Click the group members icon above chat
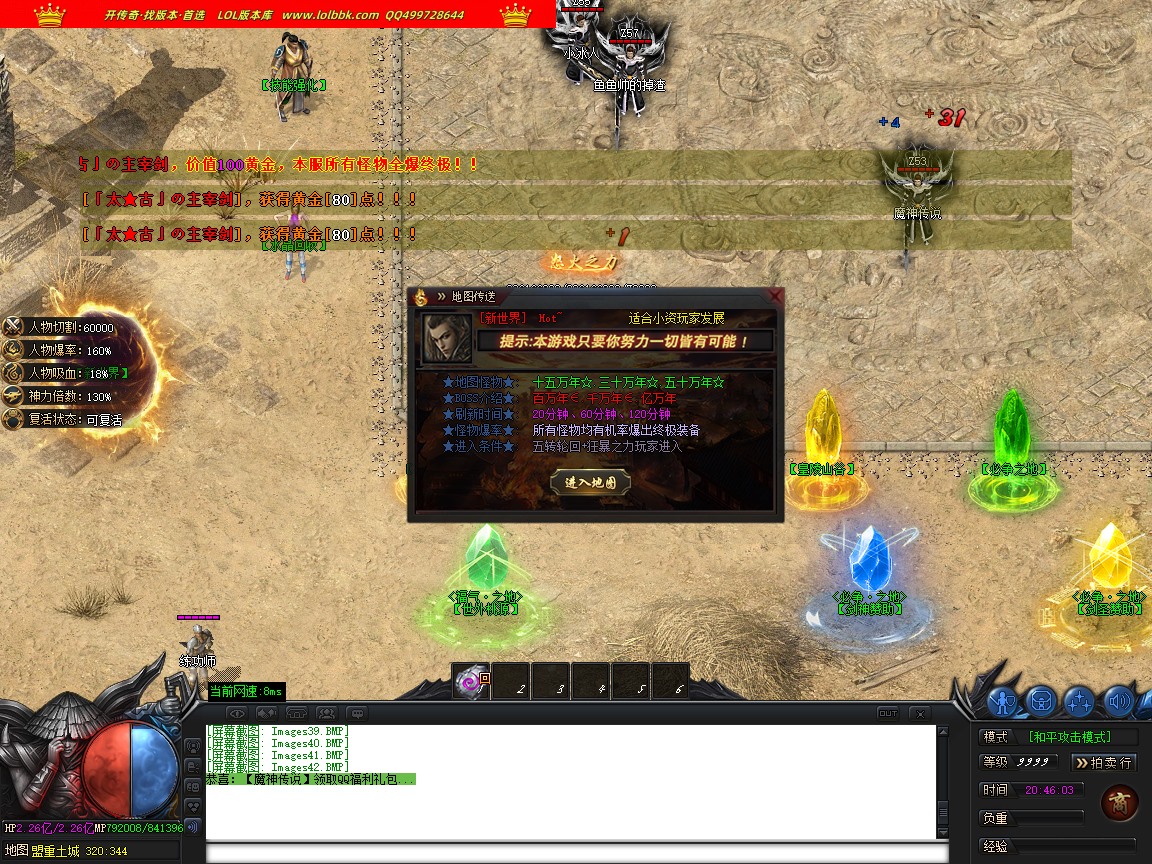This screenshot has width=1152, height=864. pos(326,713)
